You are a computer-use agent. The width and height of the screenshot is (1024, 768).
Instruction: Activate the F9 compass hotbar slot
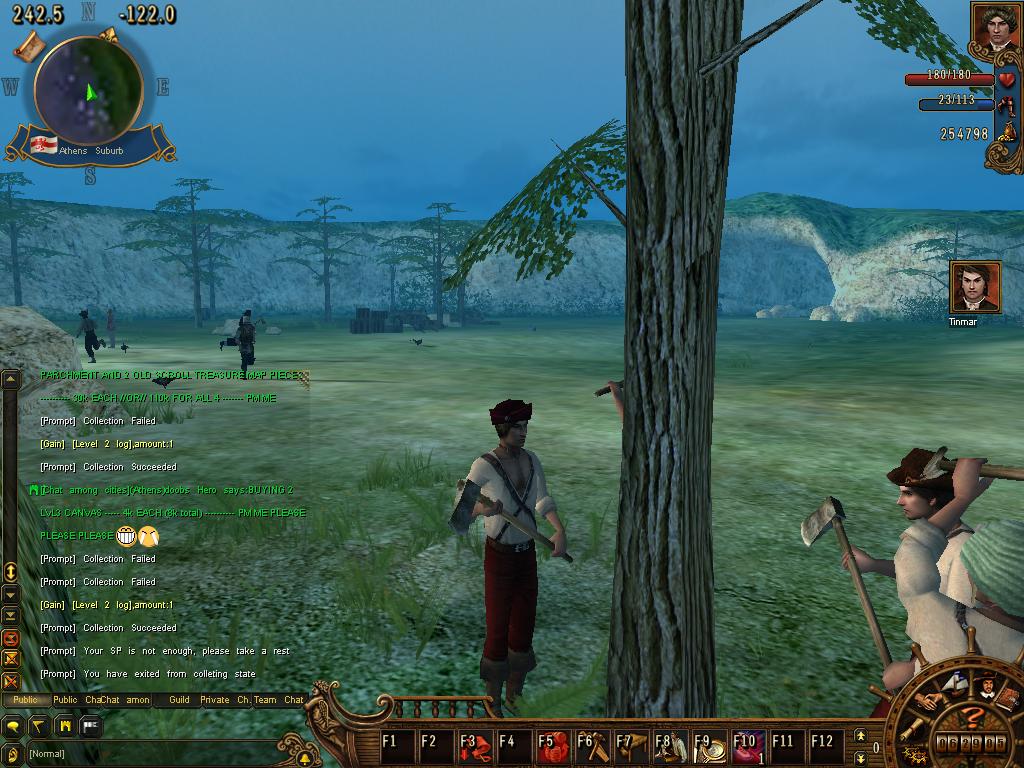tap(711, 746)
